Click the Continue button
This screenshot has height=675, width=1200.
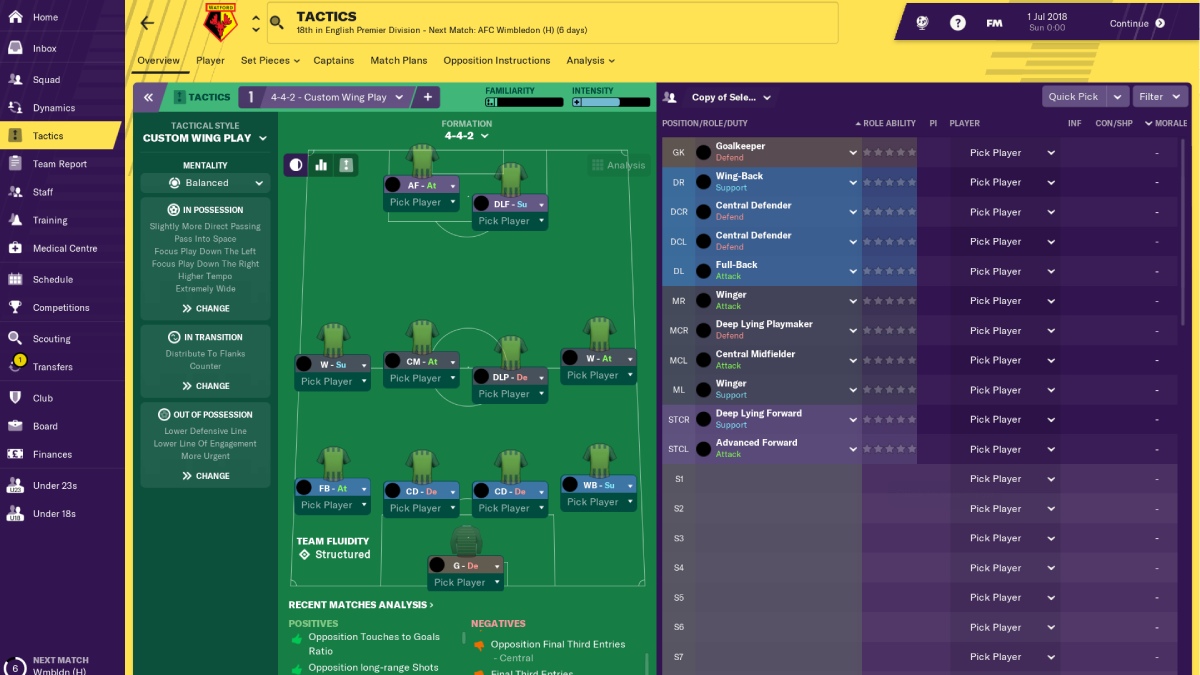(1137, 23)
